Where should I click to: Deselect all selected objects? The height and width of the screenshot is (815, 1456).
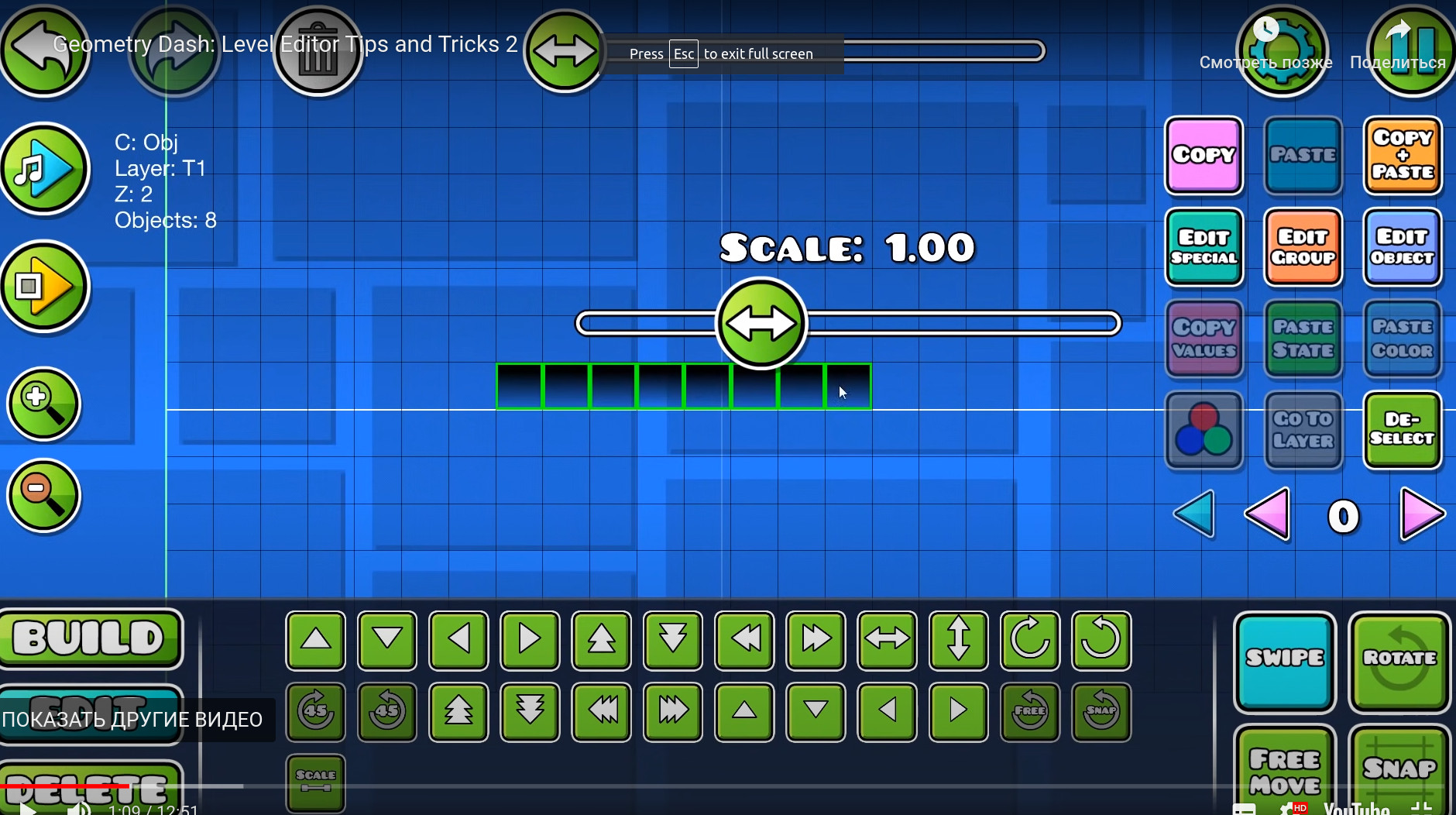click(1402, 429)
